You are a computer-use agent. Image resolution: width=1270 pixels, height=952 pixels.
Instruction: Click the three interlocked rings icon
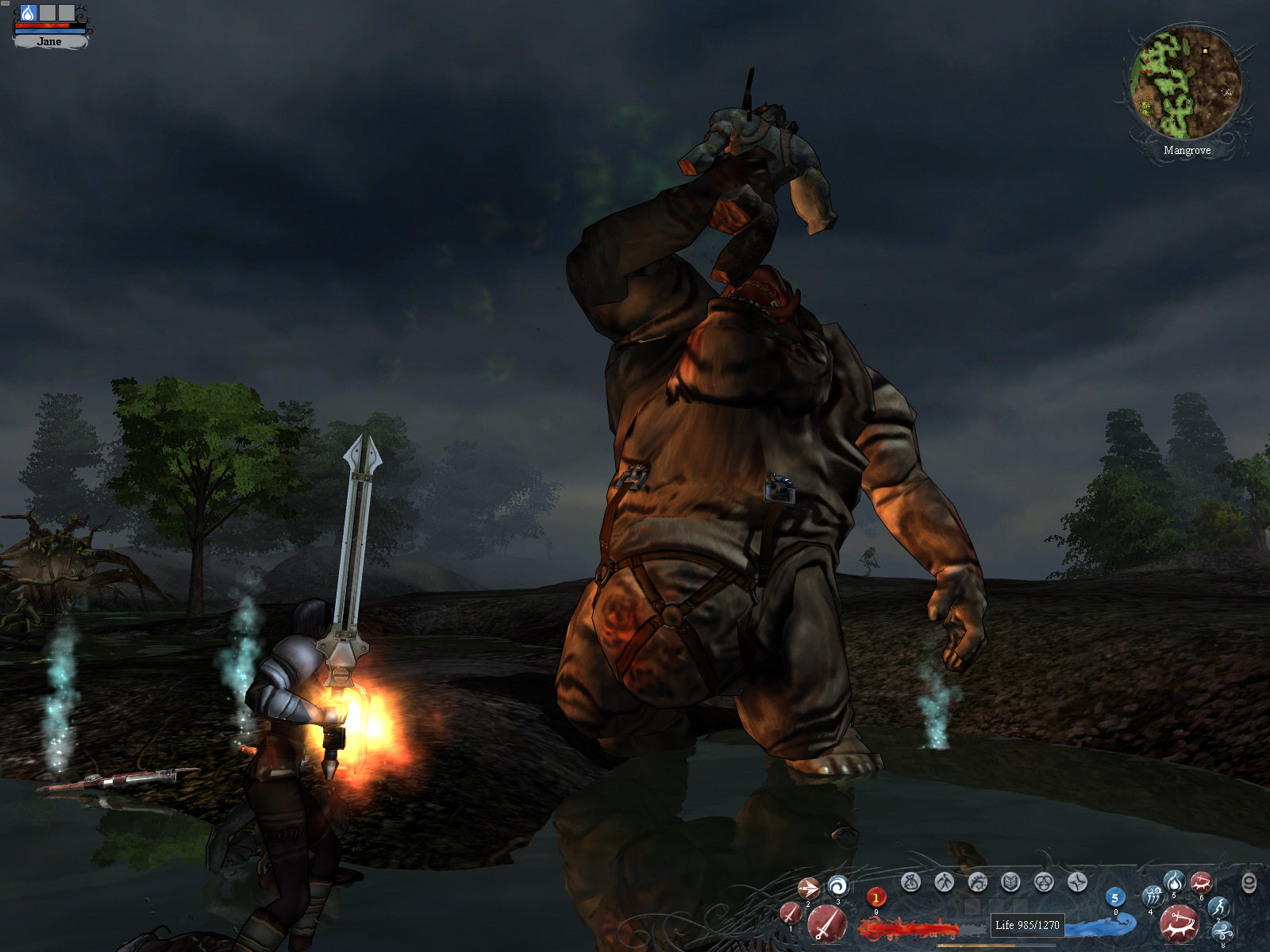tap(1044, 881)
